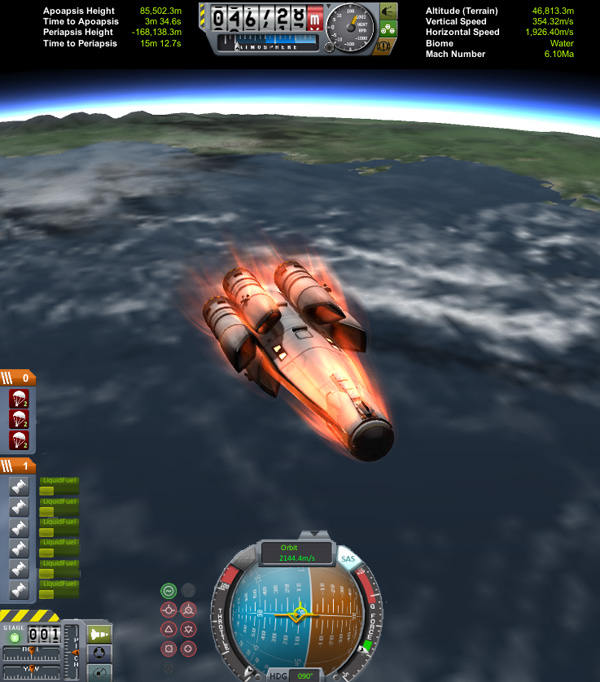
Task: Toggle the brakes action button
Action: coord(383,45)
